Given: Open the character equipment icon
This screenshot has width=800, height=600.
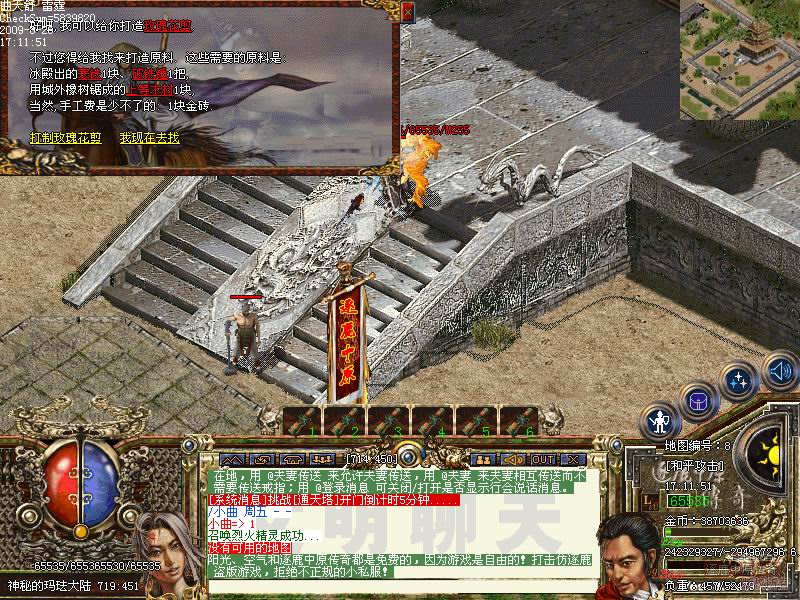Looking at the screenshot, I should click(660, 420).
